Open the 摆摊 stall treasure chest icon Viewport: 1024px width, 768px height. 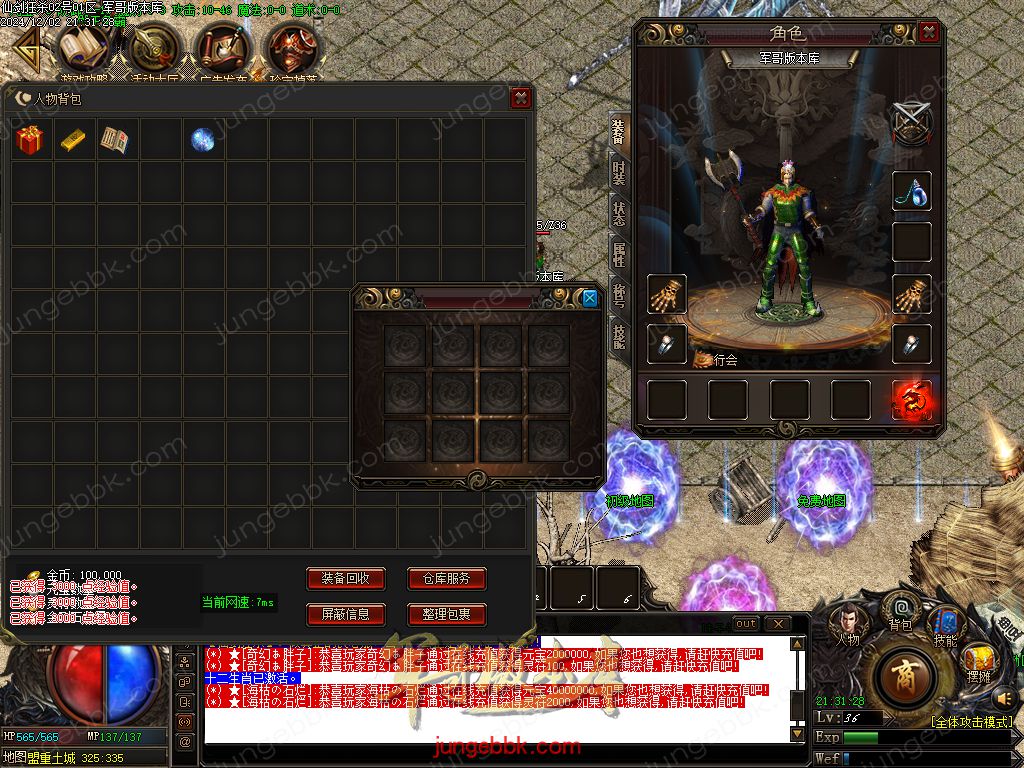click(977, 663)
